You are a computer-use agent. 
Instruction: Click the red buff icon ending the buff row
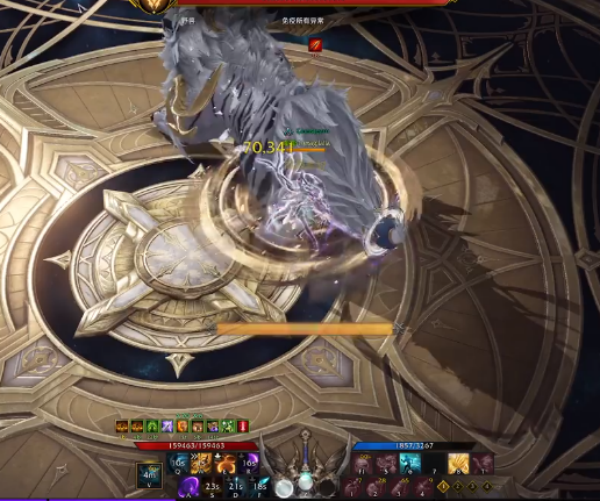pos(242,427)
